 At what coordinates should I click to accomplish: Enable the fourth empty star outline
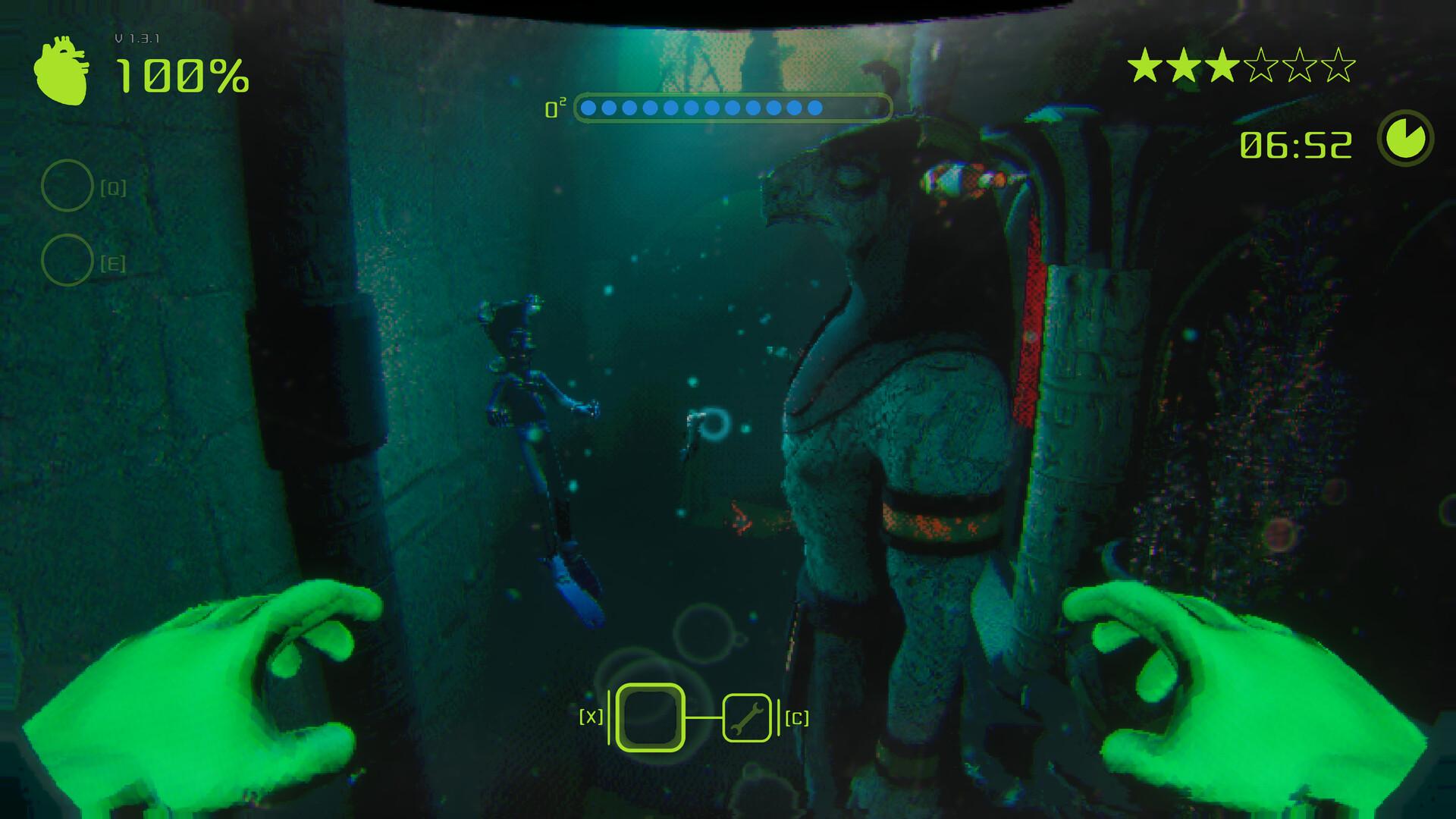(x=1262, y=65)
